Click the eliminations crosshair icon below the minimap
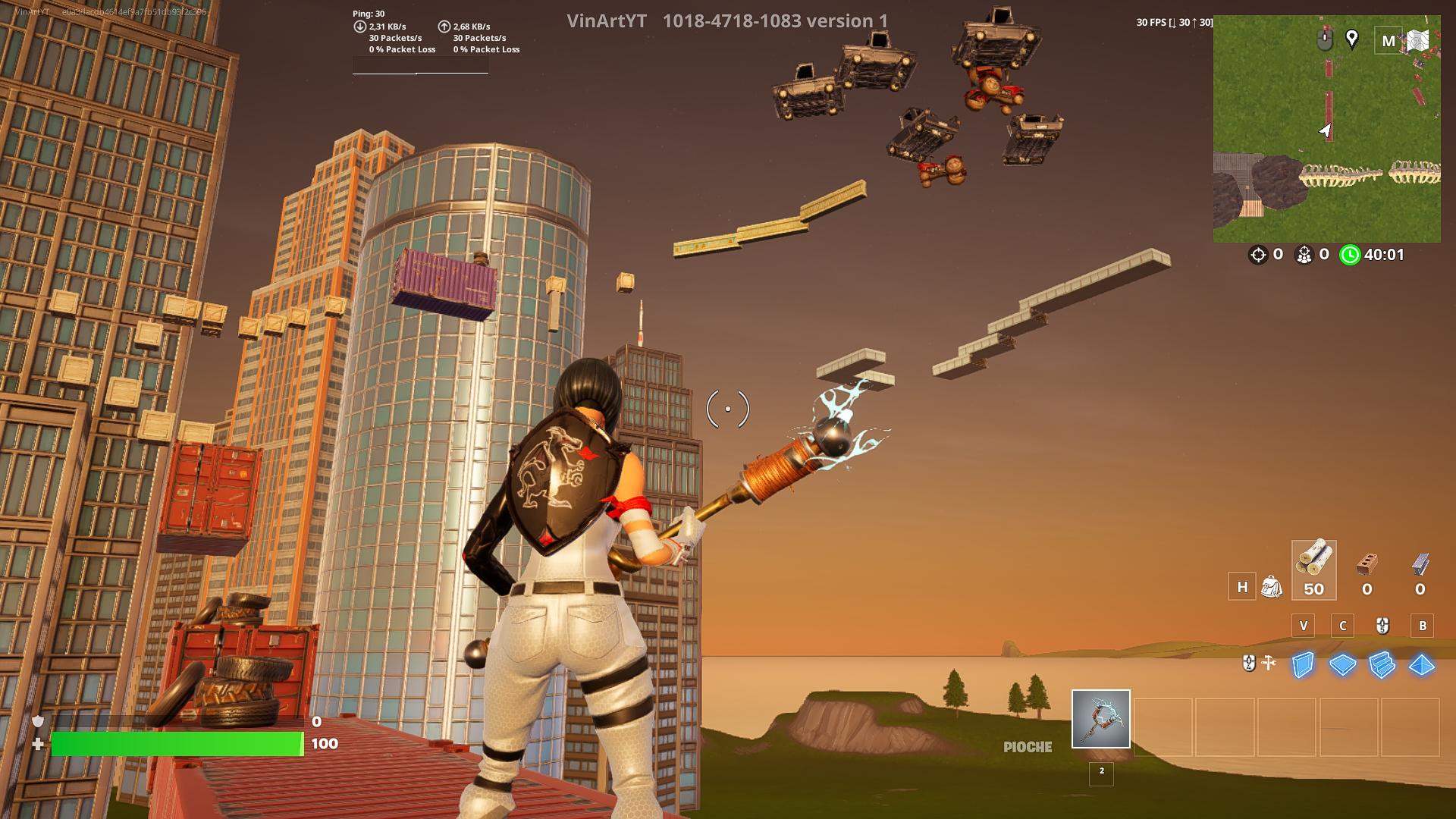1456x819 pixels. 1260,256
